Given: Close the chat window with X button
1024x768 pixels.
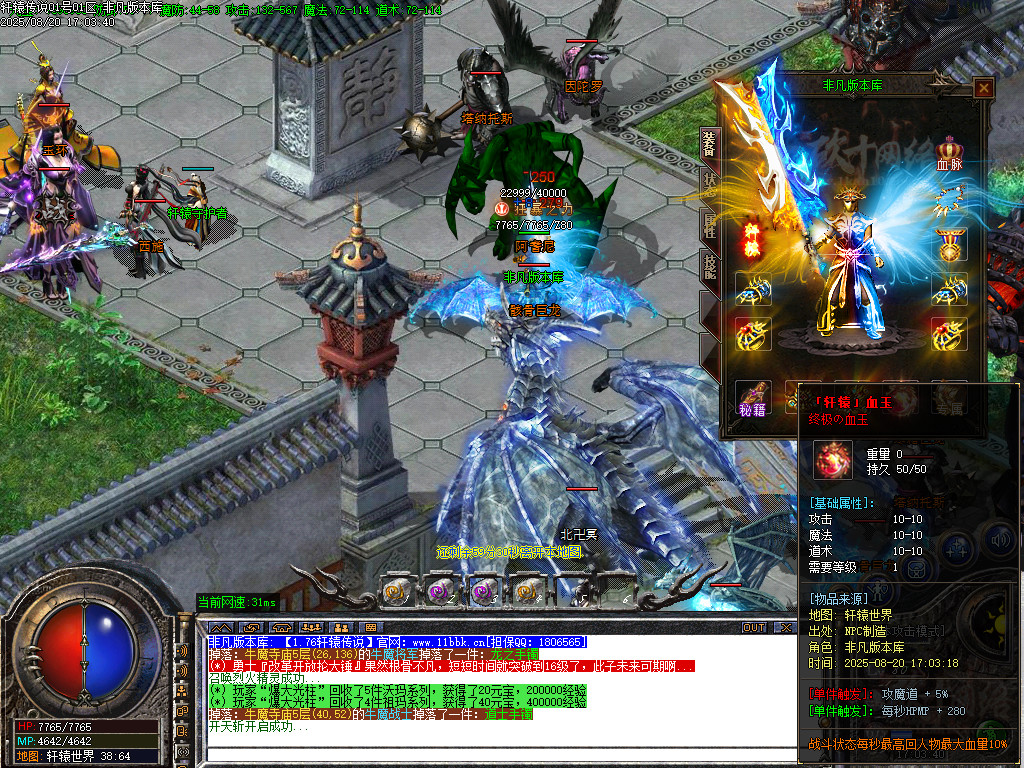Looking at the screenshot, I should pyautogui.click(x=785, y=627).
